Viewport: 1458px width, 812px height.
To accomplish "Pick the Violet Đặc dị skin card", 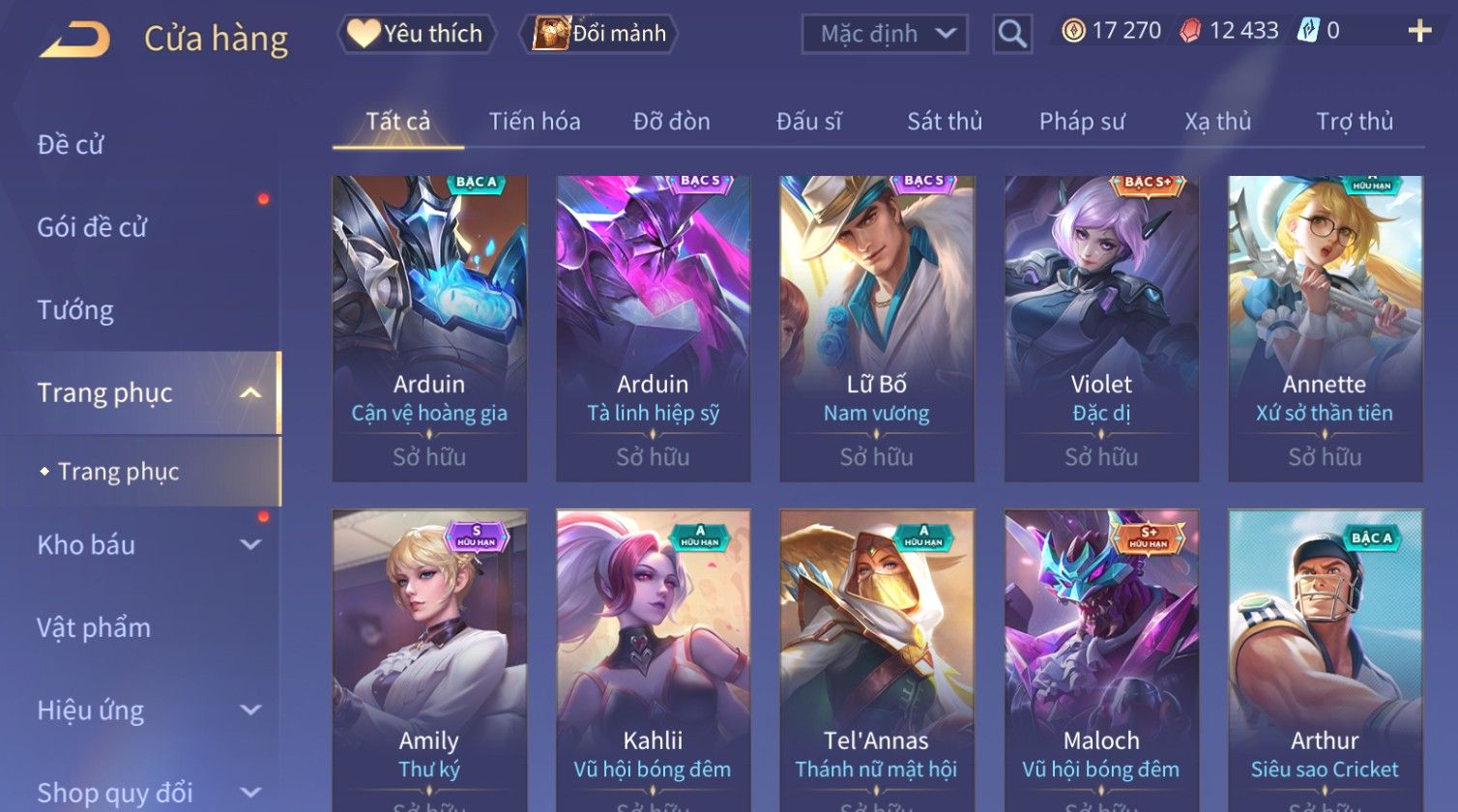I will tap(1101, 329).
